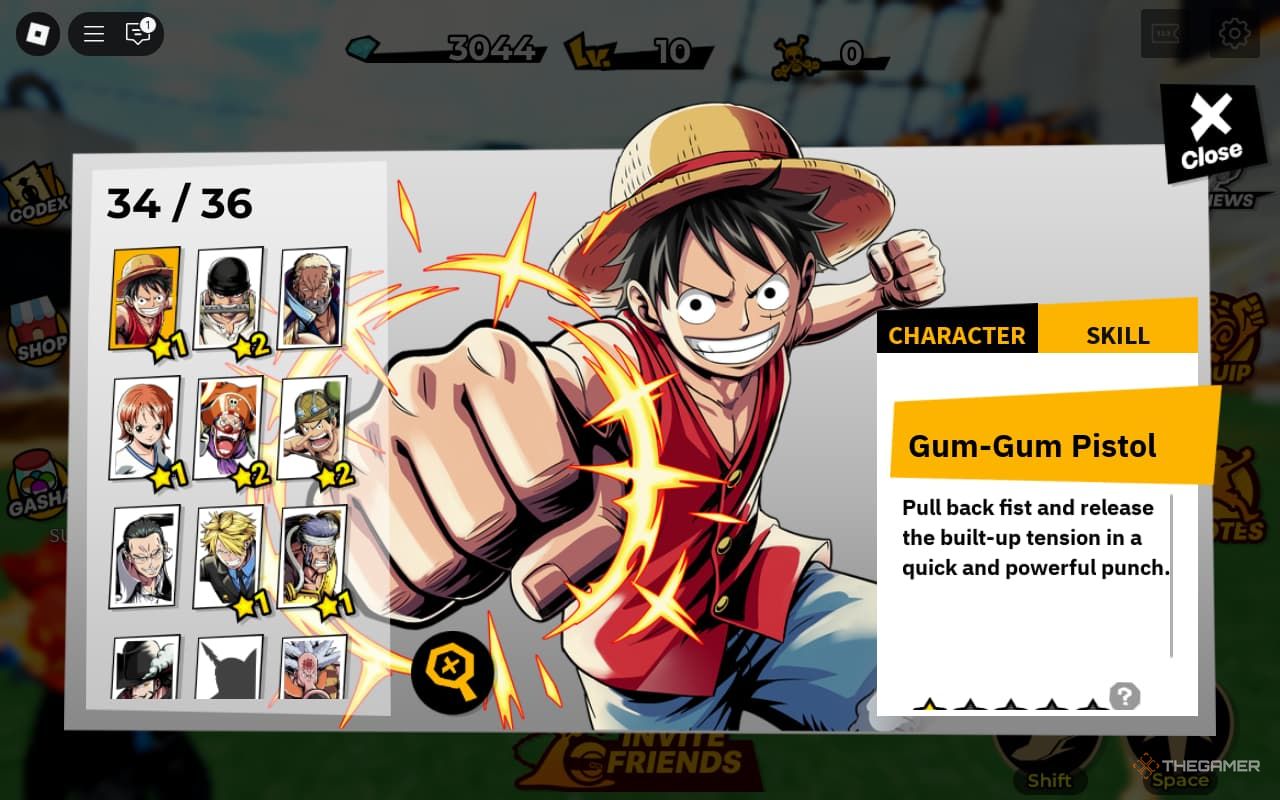Open the Roblox hamburger list menu
The image size is (1280, 800).
pyautogui.click(x=94, y=34)
